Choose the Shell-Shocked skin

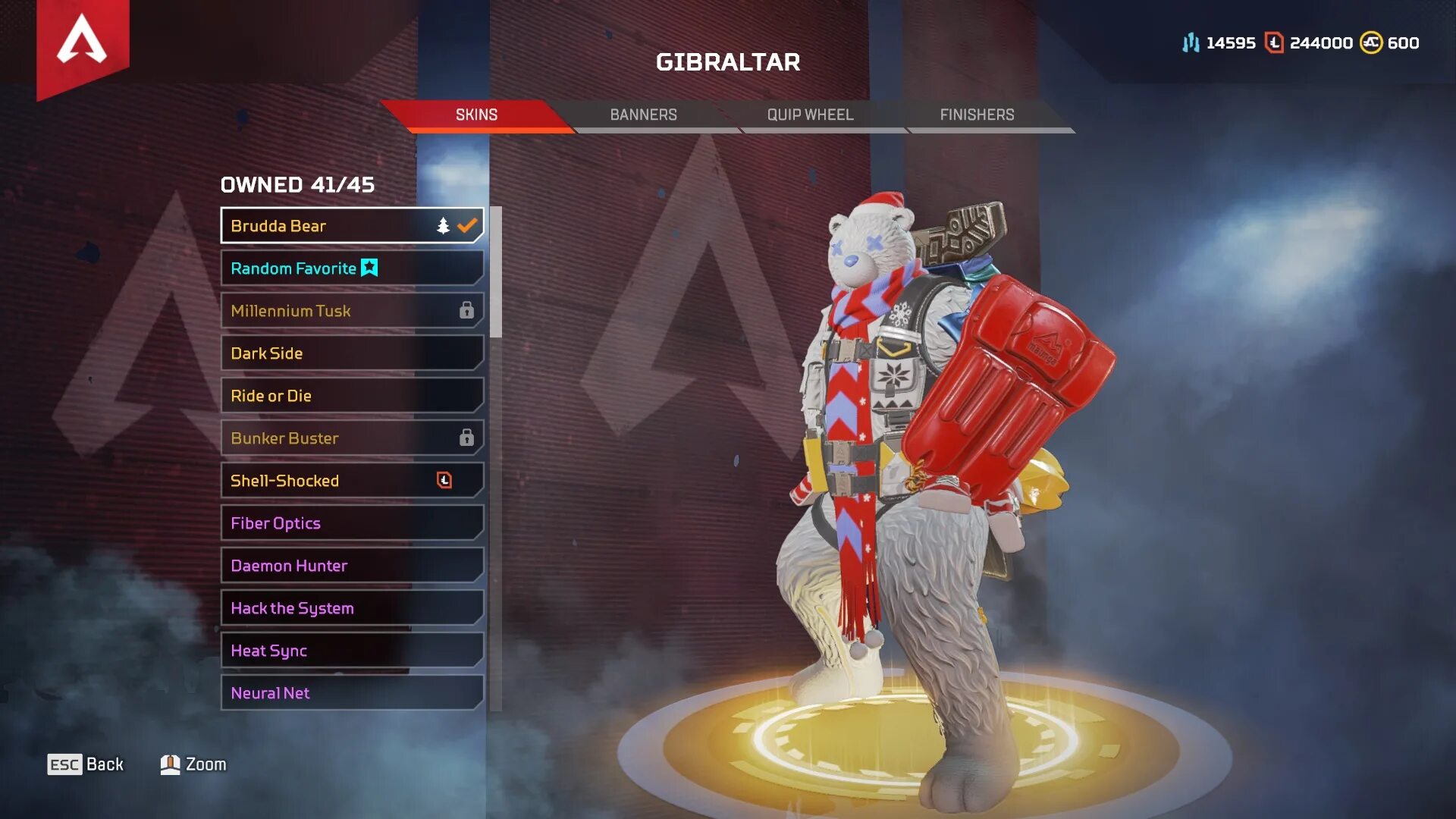click(x=352, y=481)
